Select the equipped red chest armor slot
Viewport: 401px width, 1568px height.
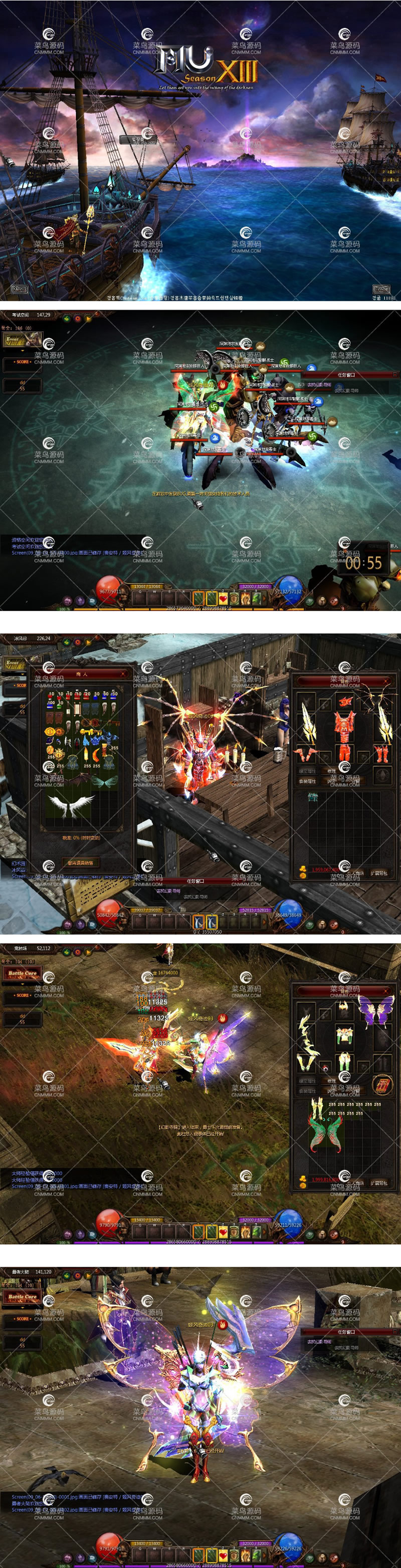tap(345, 727)
